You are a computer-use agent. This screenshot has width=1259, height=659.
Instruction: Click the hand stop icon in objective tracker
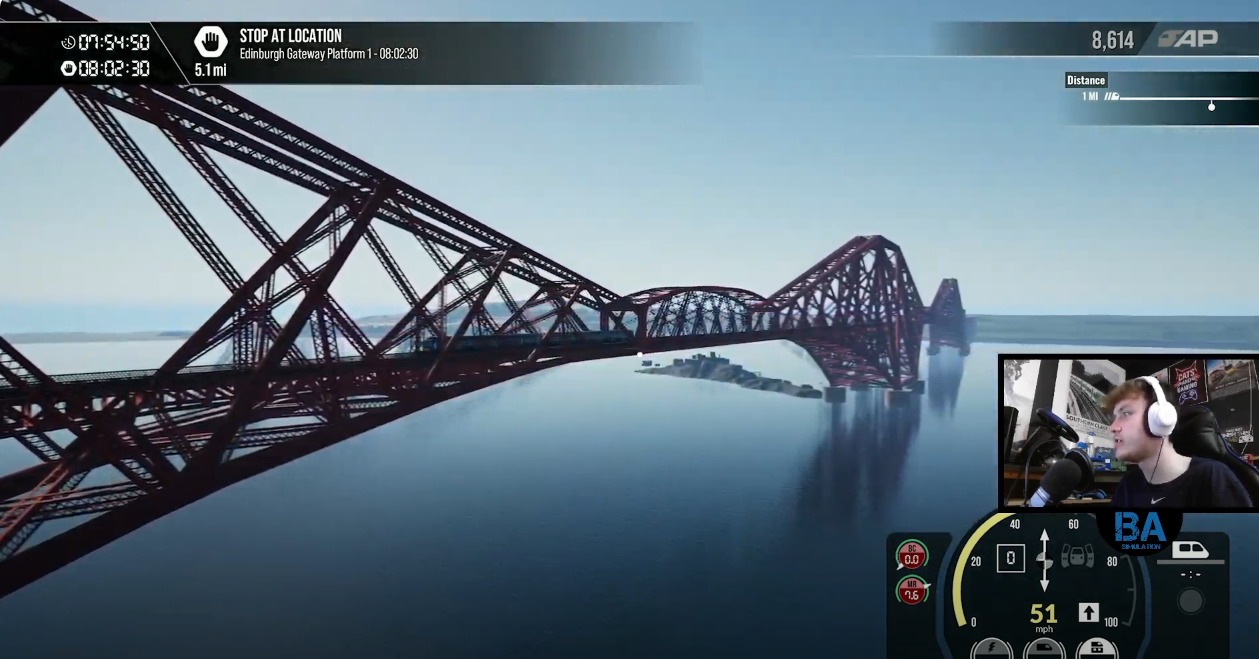tap(210, 42)
